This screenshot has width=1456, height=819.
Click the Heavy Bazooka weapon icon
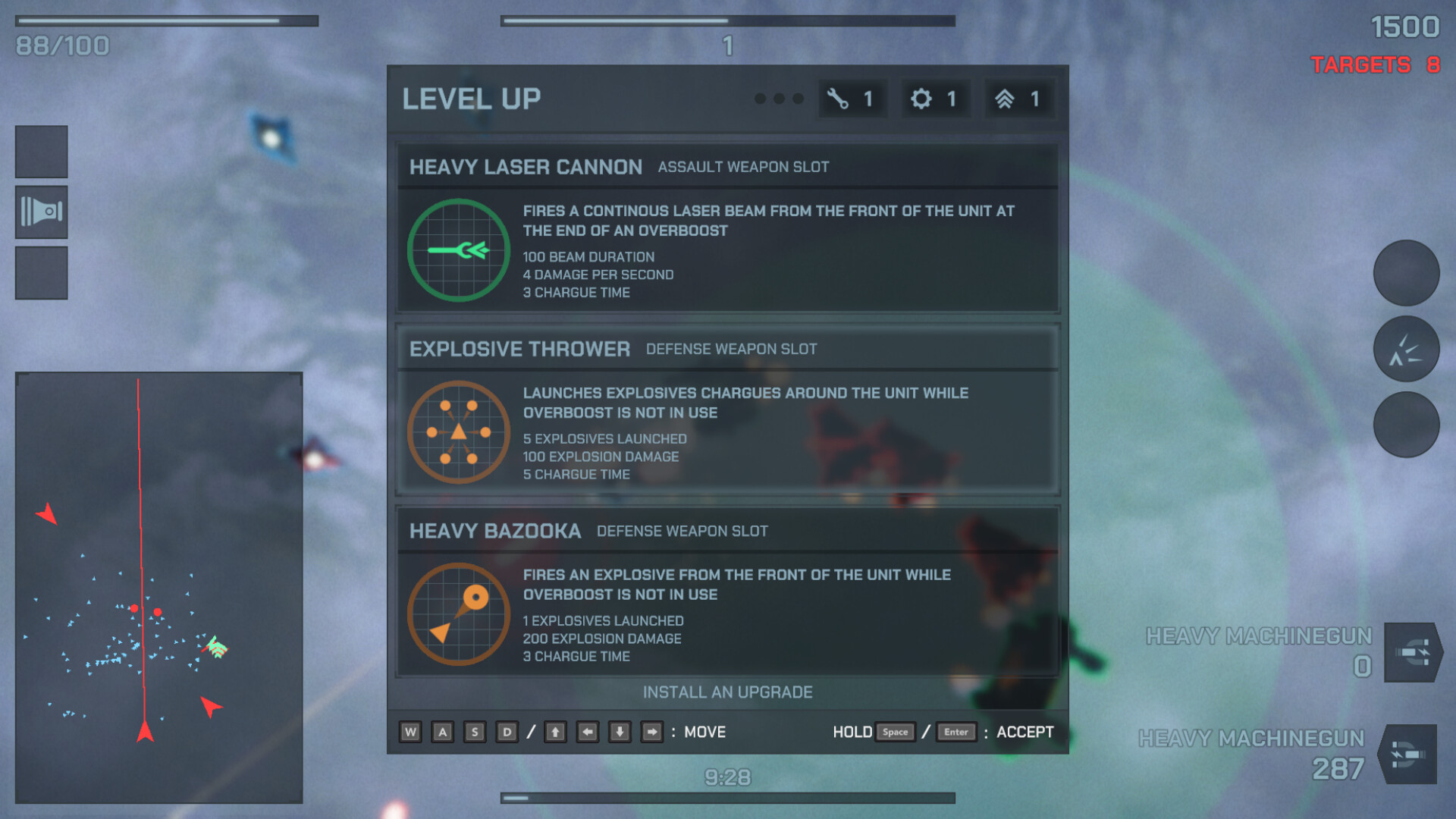pos(457,614)
